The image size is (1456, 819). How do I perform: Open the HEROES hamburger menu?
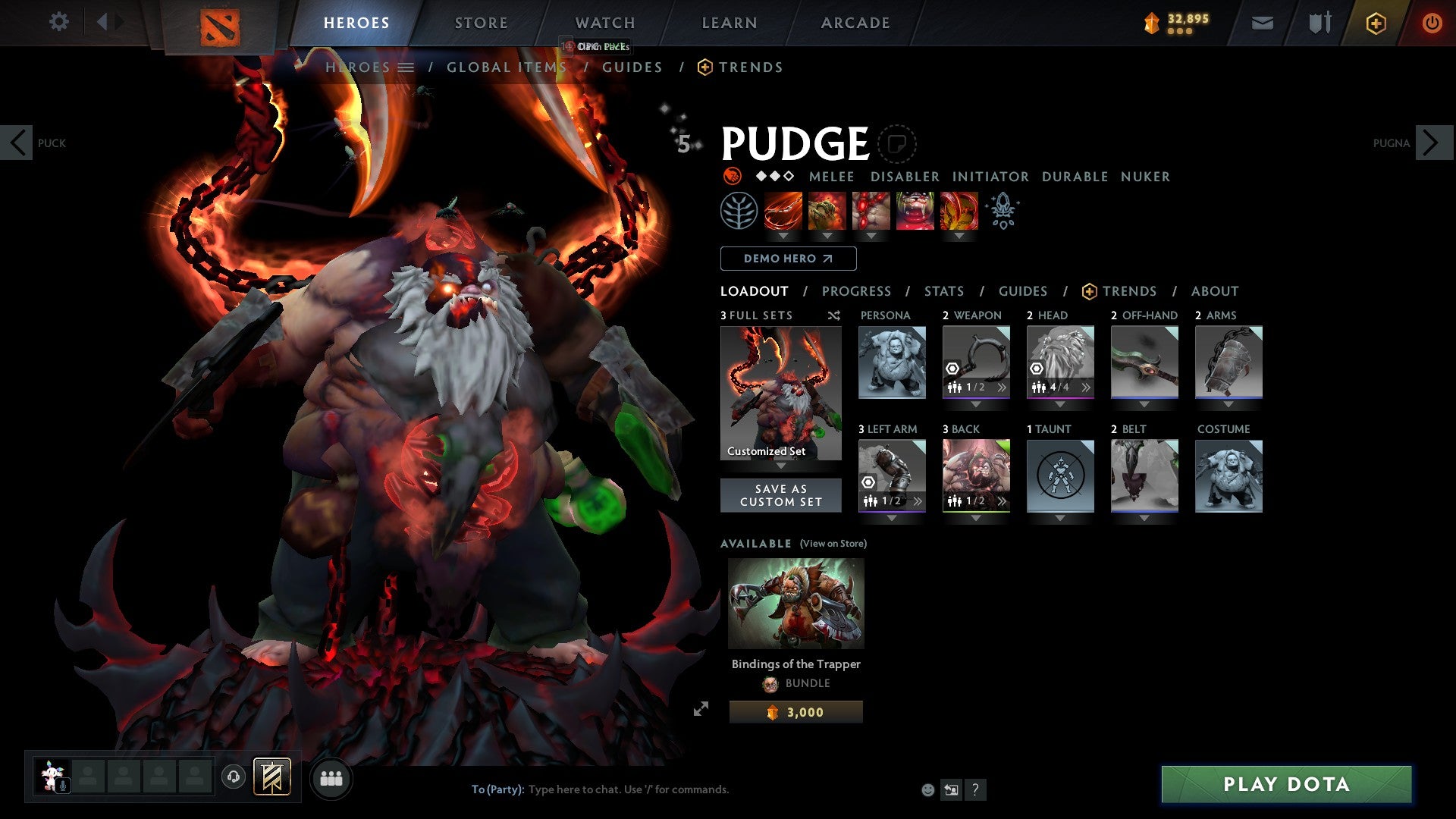coord(407,67)
